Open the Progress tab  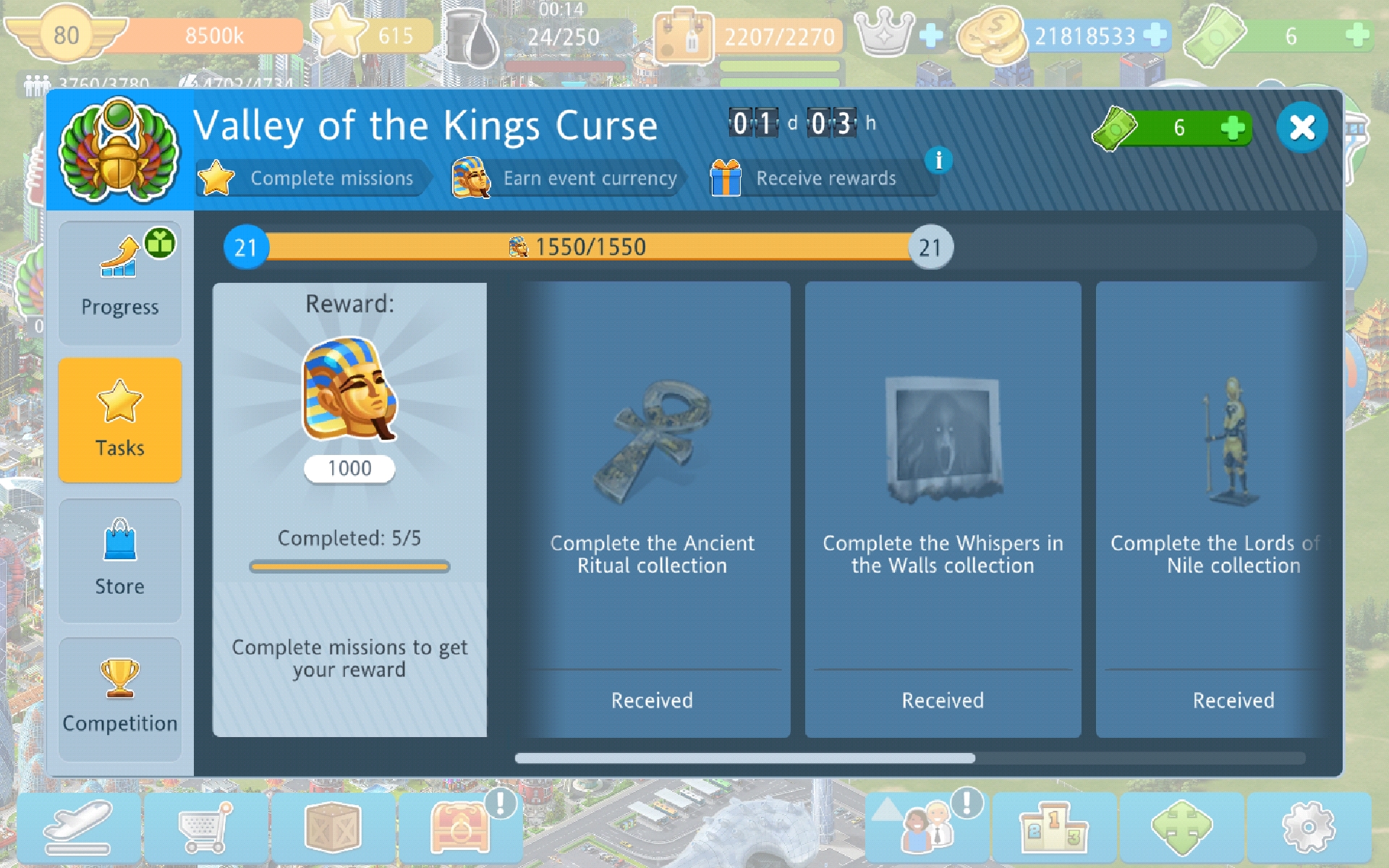coord(120,283)
